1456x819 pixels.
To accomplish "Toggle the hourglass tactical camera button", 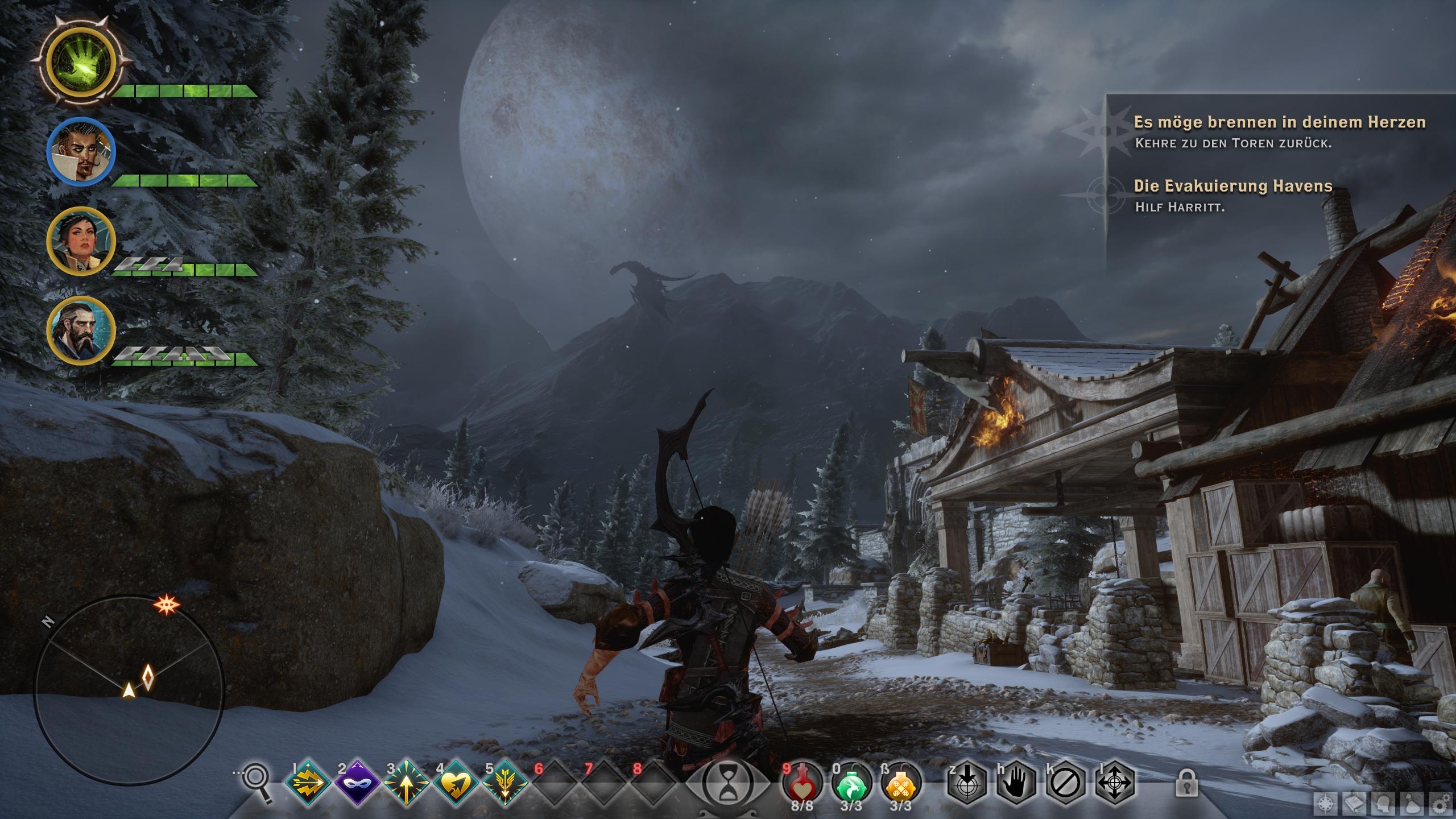I will (x=728, y=784).
